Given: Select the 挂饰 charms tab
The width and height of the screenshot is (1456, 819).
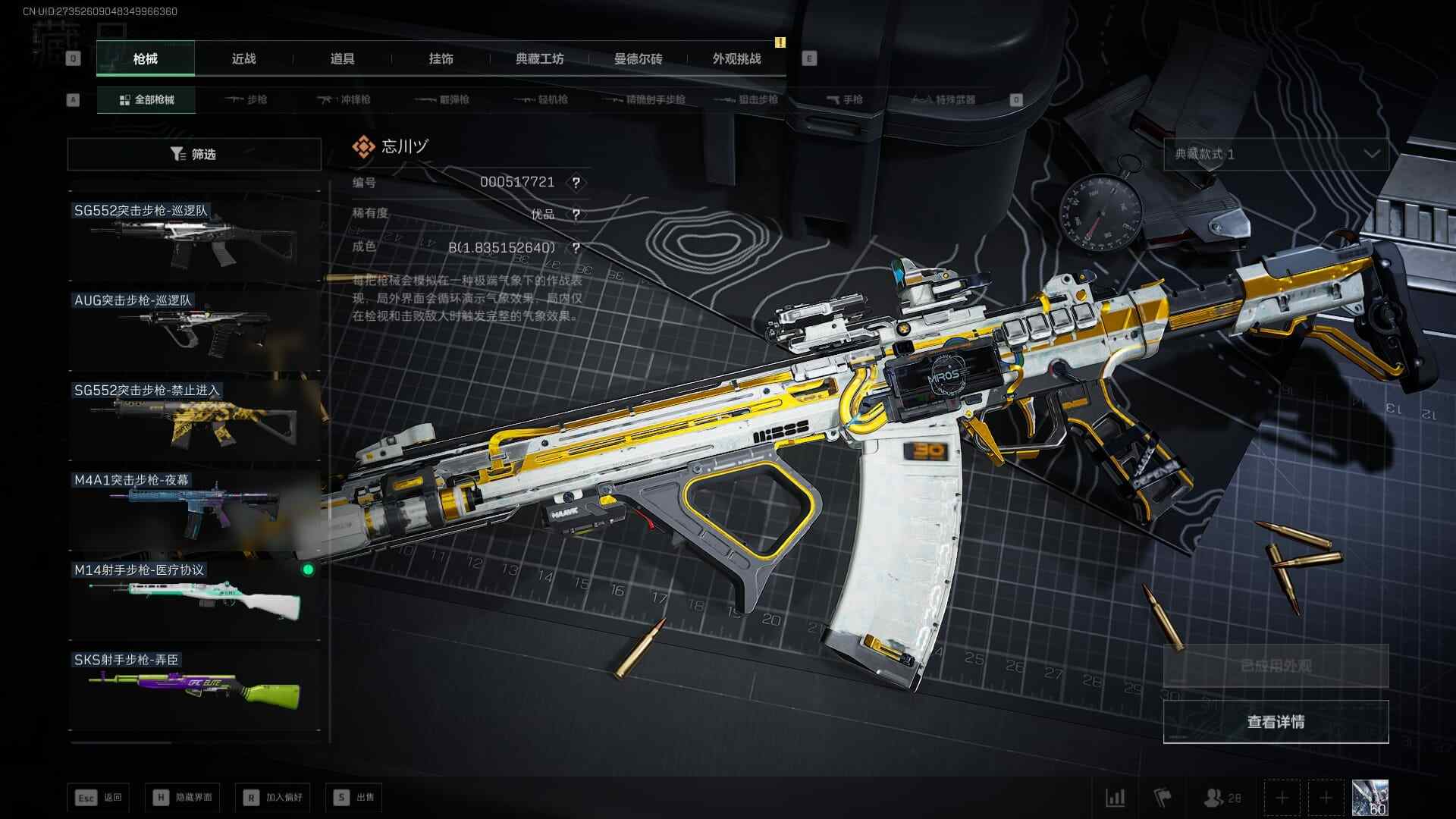Looking at the screenshot, I should pyautogui.click(x=441, y=58).
